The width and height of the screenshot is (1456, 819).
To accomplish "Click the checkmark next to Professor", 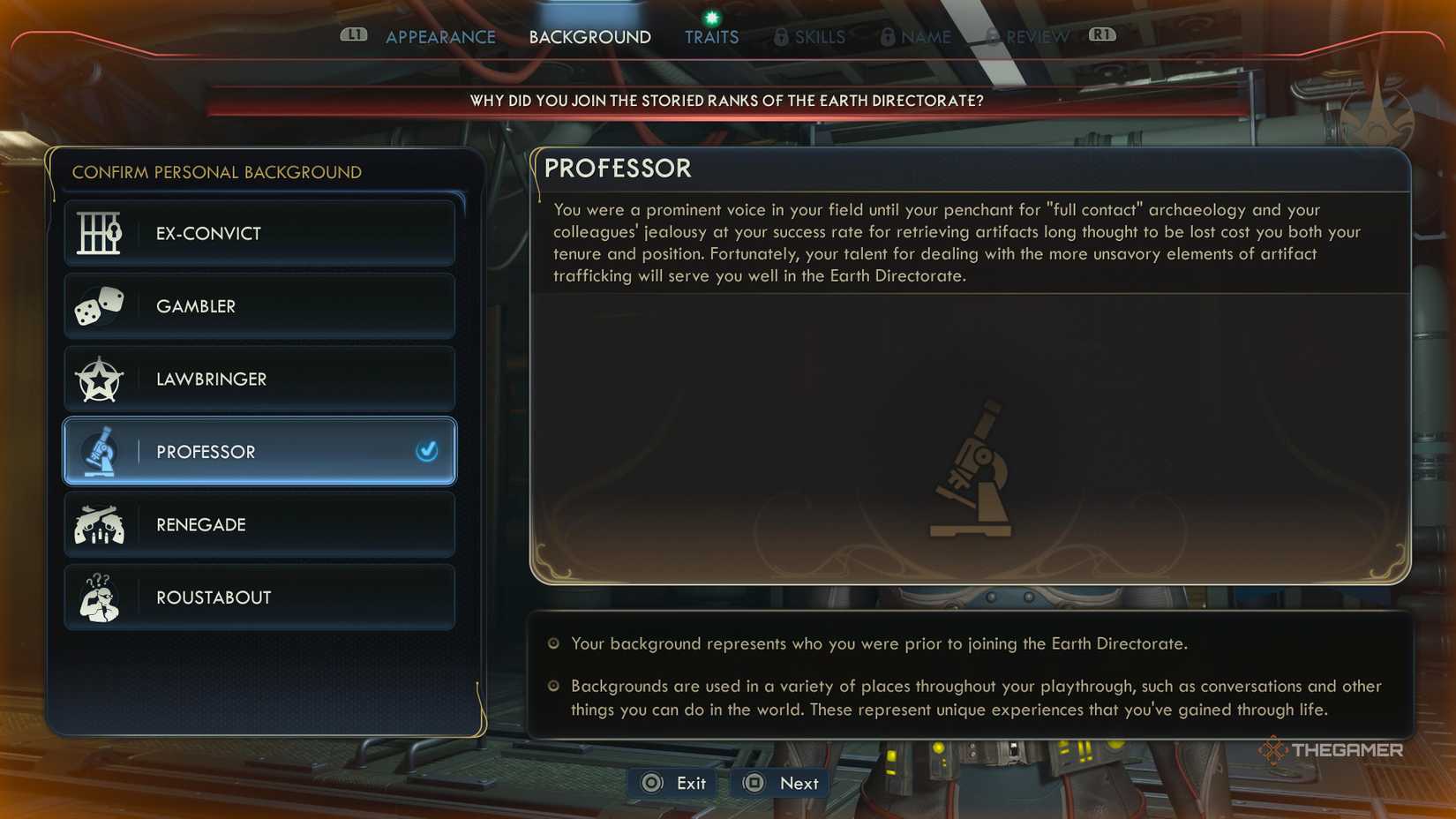I will 428,452.
